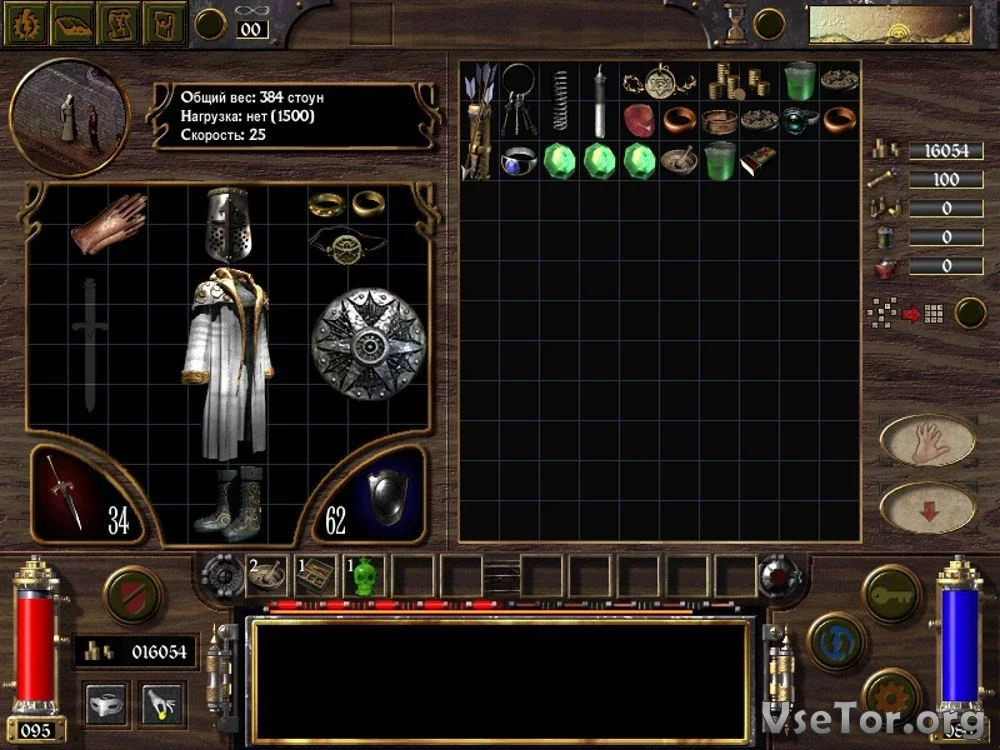Activate the golden key button
Viewport: 1000px width, 750px height.
click(891, 592)
